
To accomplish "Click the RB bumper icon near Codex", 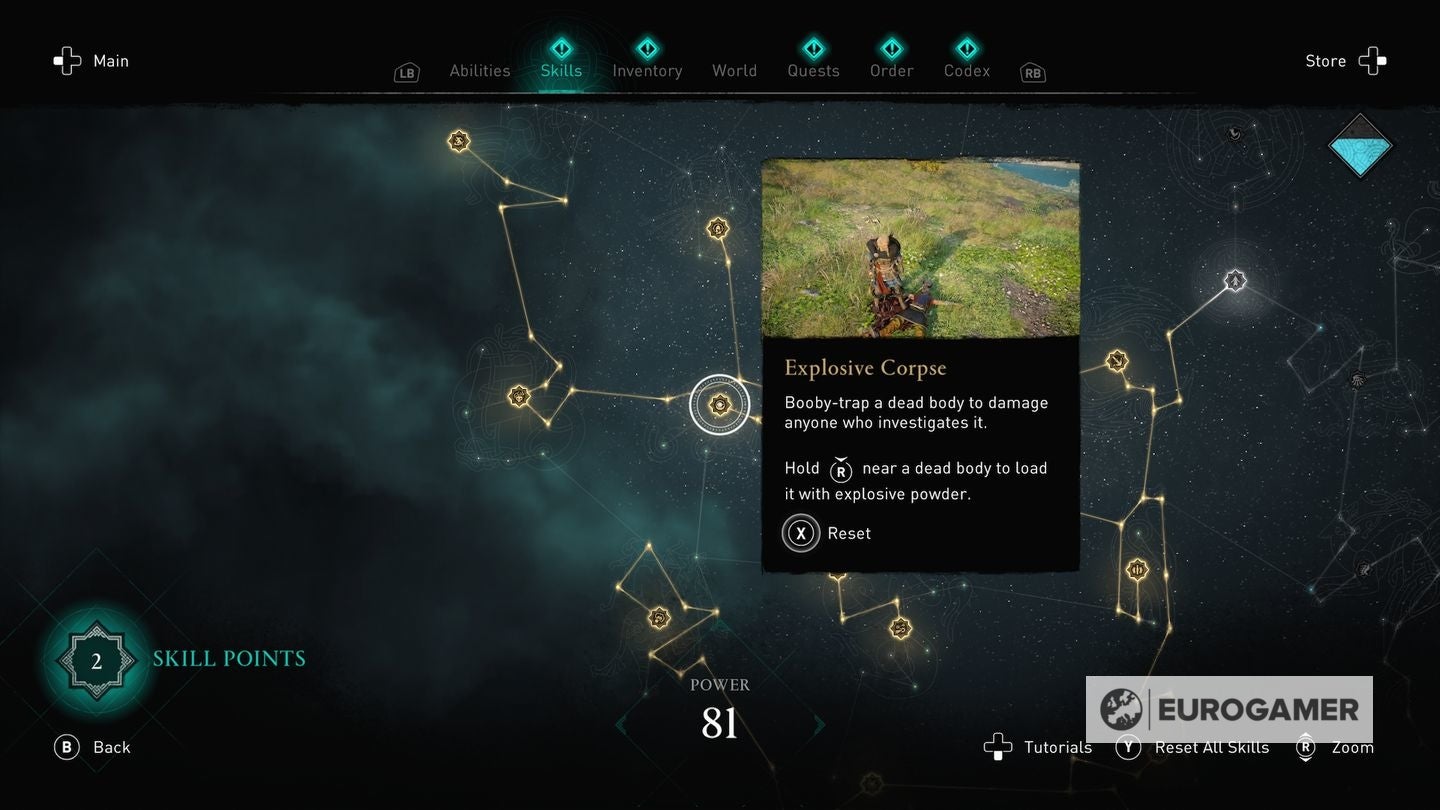I will pyautogui.click(x=1032, y=72).
